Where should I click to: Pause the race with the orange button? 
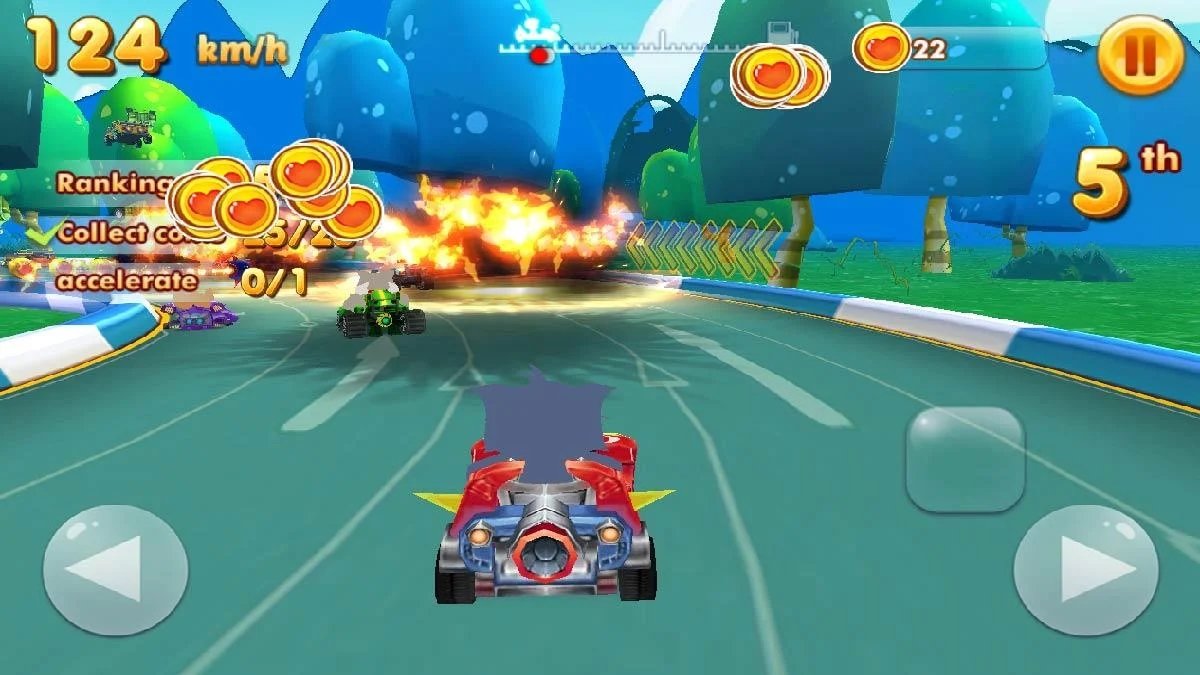[x=1141, y=53]
